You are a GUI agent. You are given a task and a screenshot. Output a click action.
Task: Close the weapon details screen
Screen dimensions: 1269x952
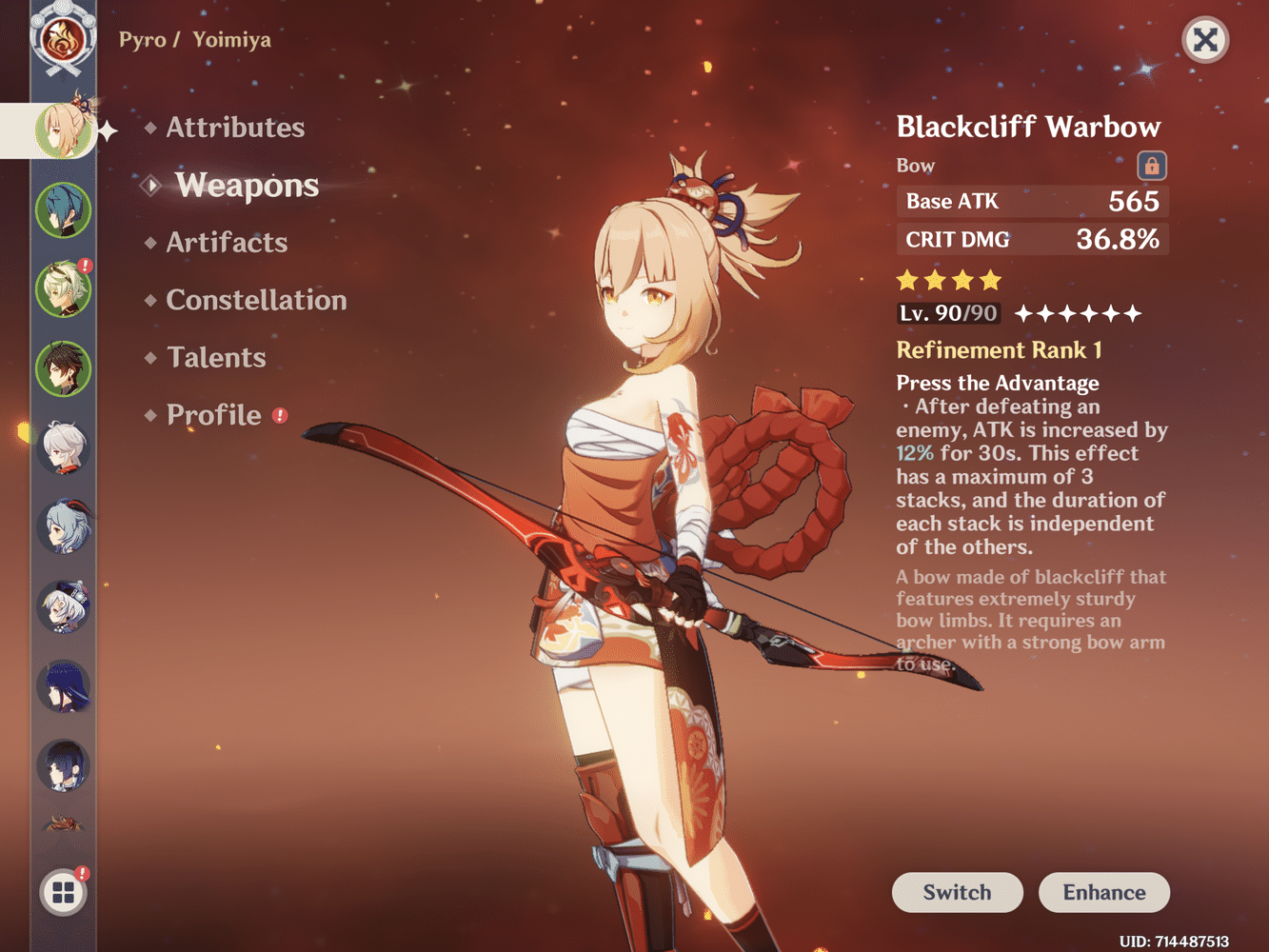coord(1204,40)
